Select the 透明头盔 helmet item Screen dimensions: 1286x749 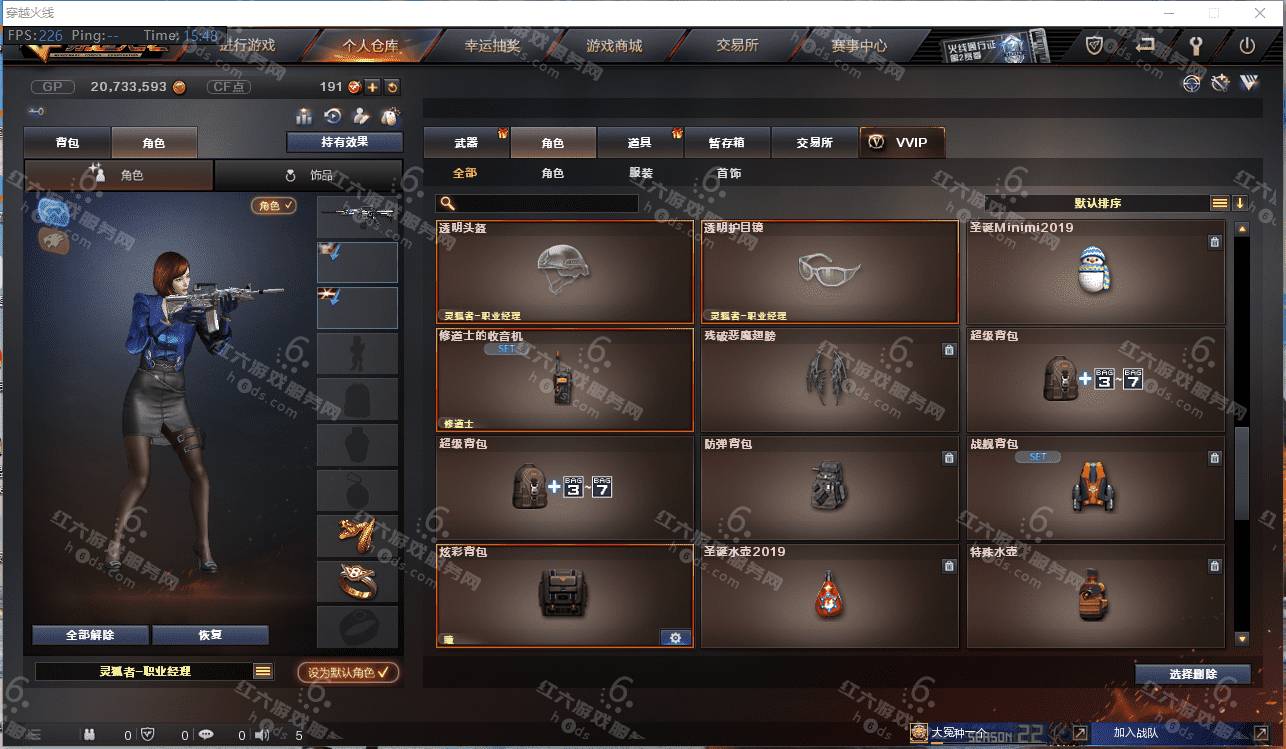click(564, 271)
